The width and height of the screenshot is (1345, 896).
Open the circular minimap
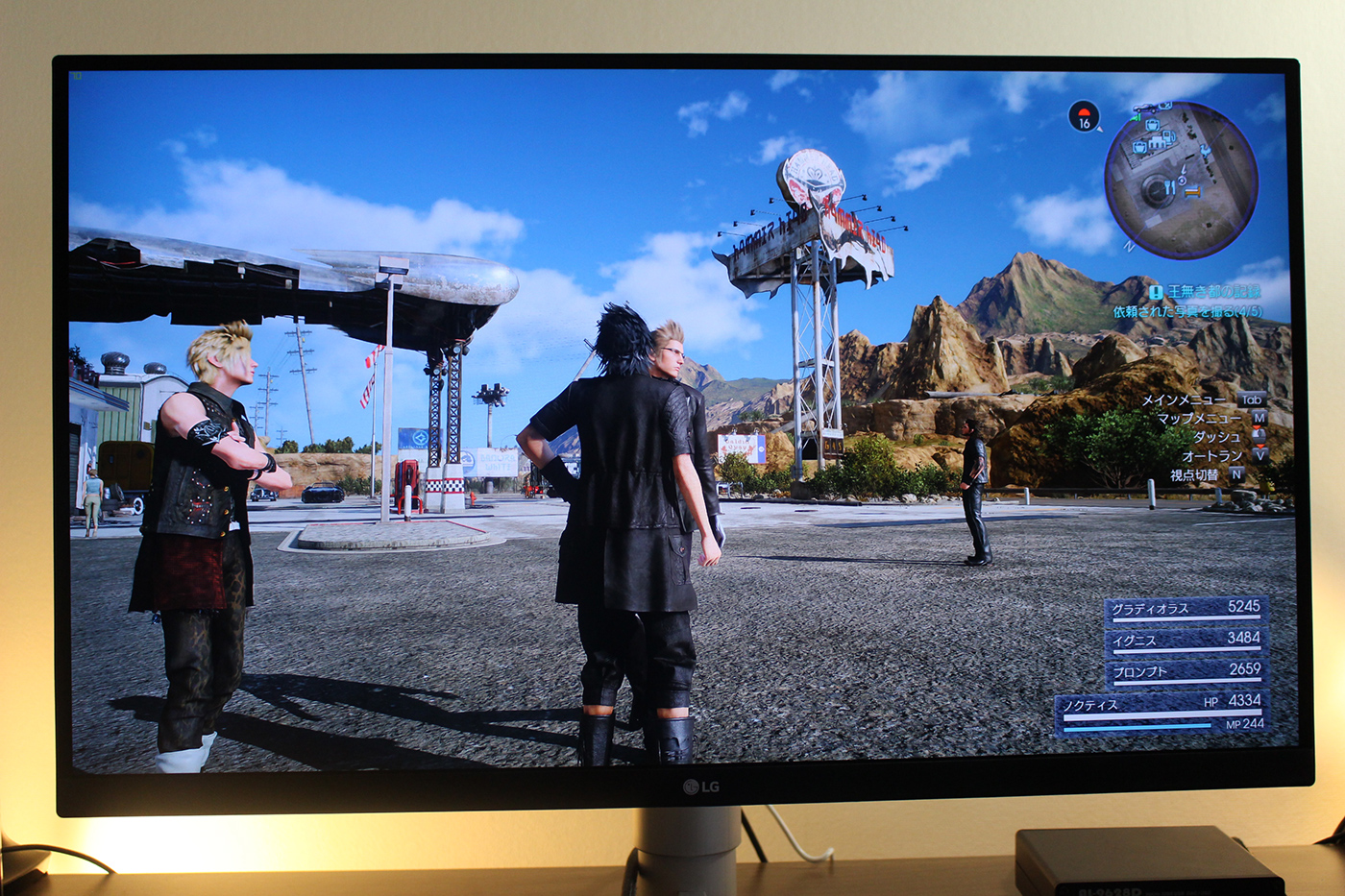click(1181, 180)
